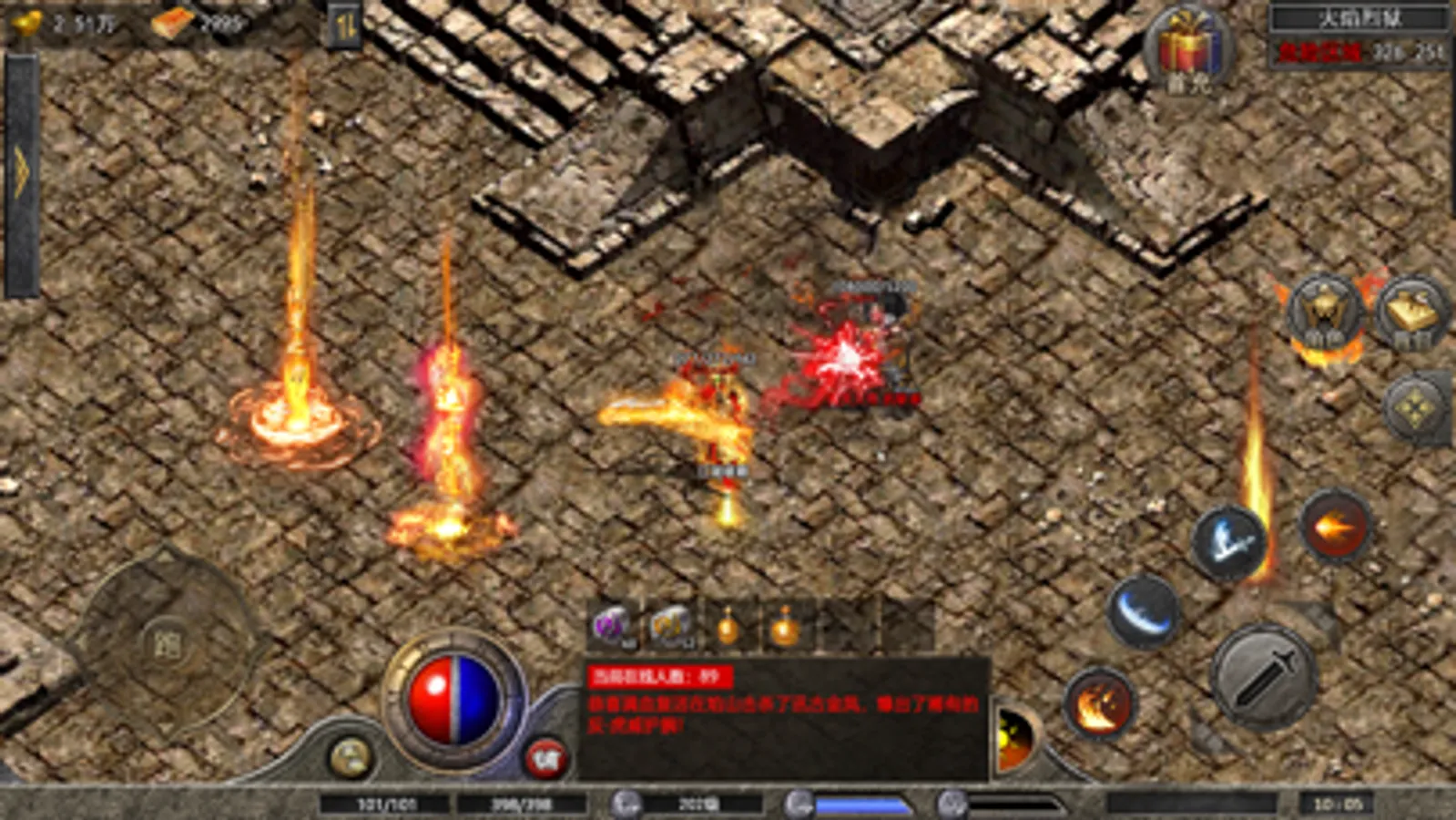The image size is (1456, 820).
Task: Open the 火焰地狱 map name panel
Action: point(1352,15)
